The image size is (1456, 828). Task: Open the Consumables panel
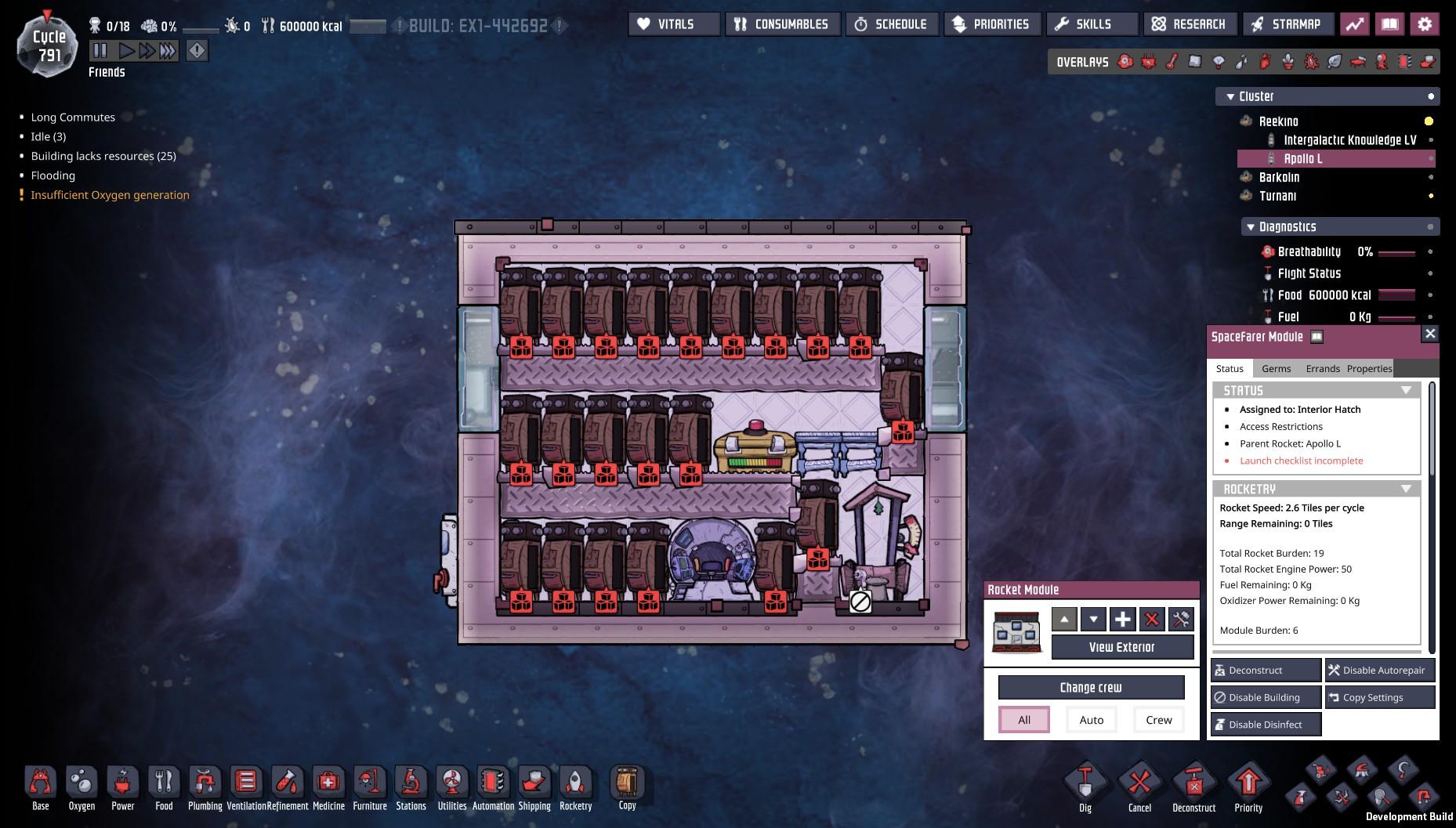click(x=782, y=24)
